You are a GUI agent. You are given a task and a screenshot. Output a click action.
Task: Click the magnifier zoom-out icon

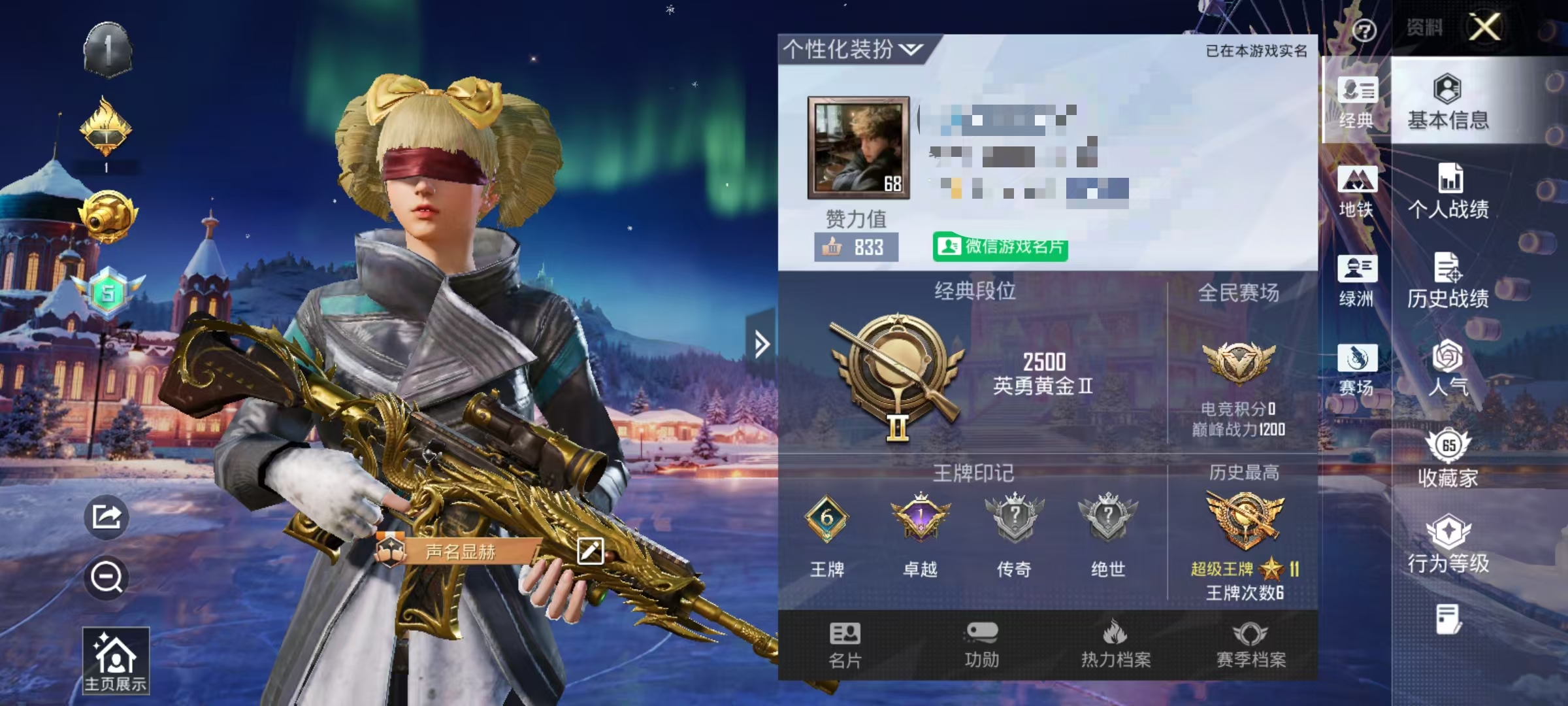(106, 579)
